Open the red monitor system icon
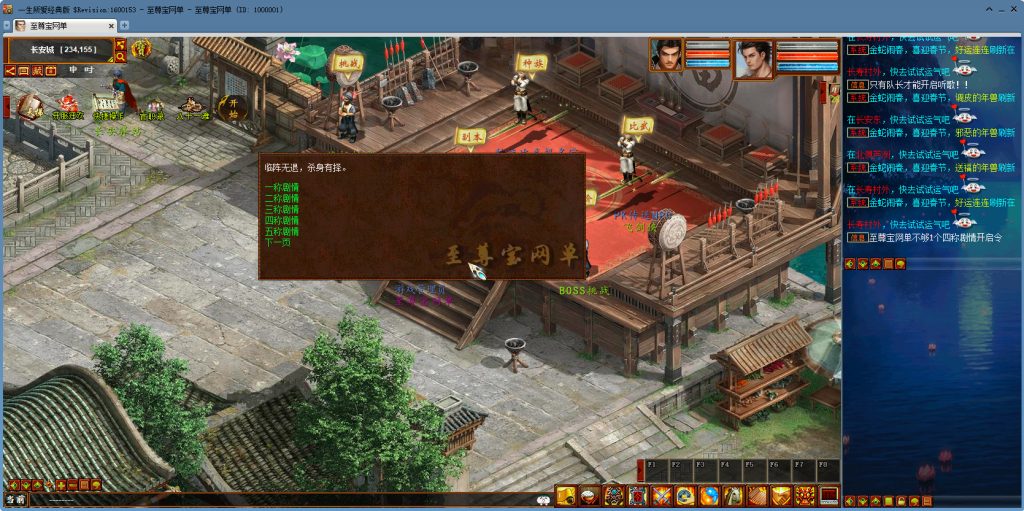 tap(829, 496)
